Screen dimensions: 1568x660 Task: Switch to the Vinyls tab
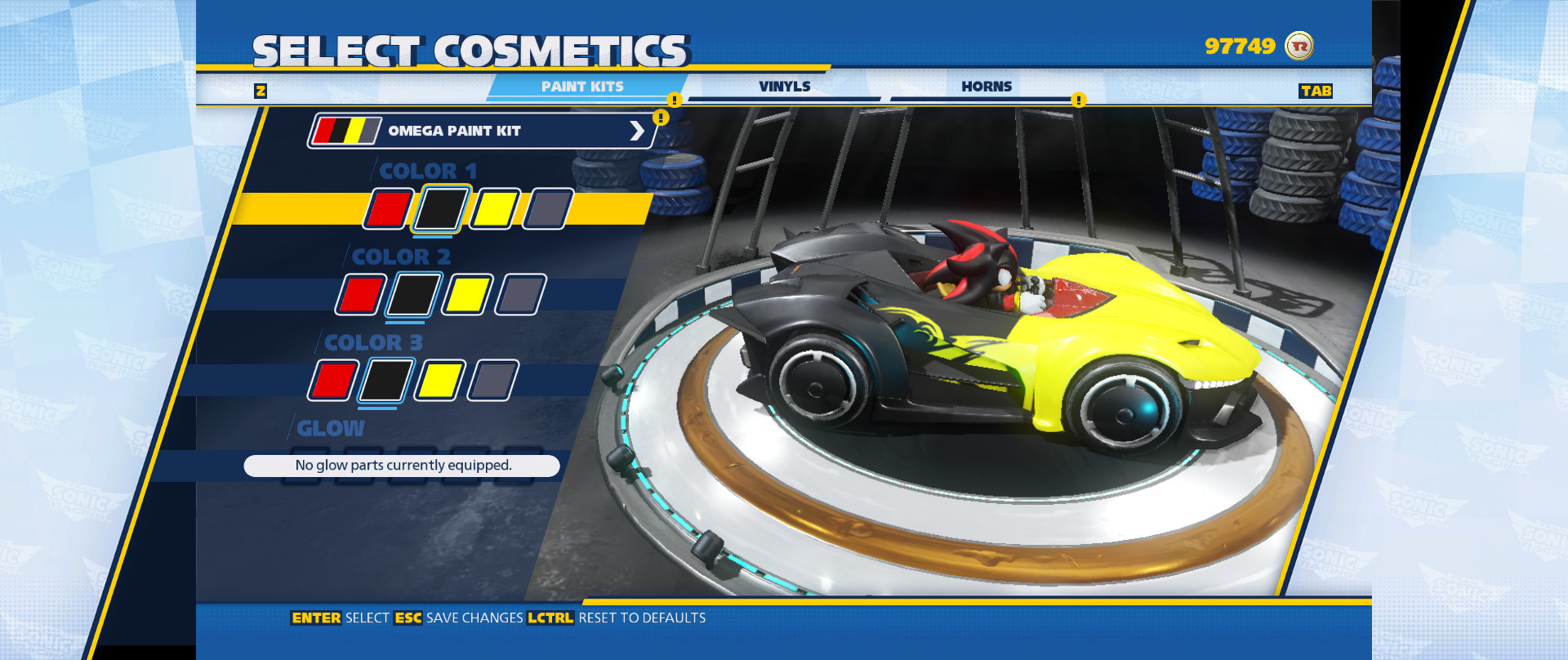pos(785,86)
